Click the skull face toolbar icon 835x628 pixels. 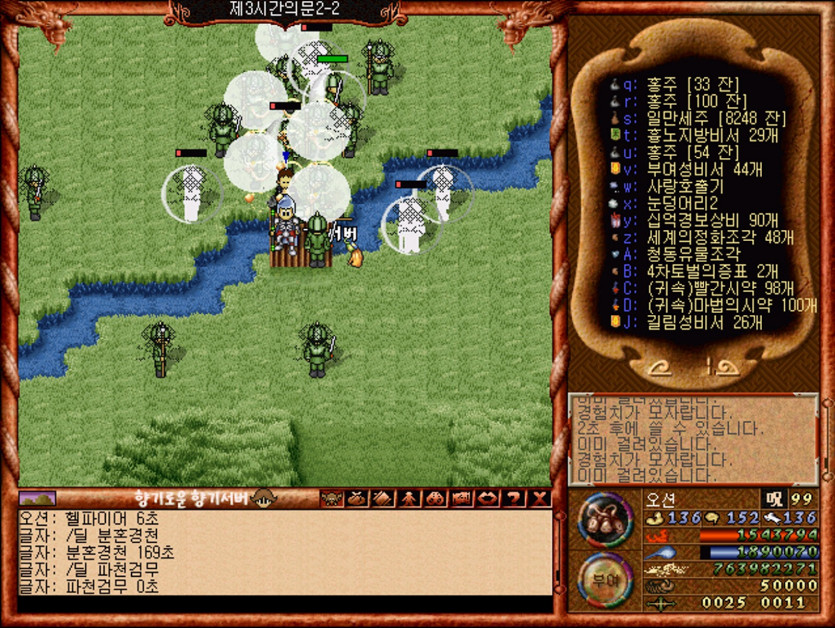tap(331, 498)
